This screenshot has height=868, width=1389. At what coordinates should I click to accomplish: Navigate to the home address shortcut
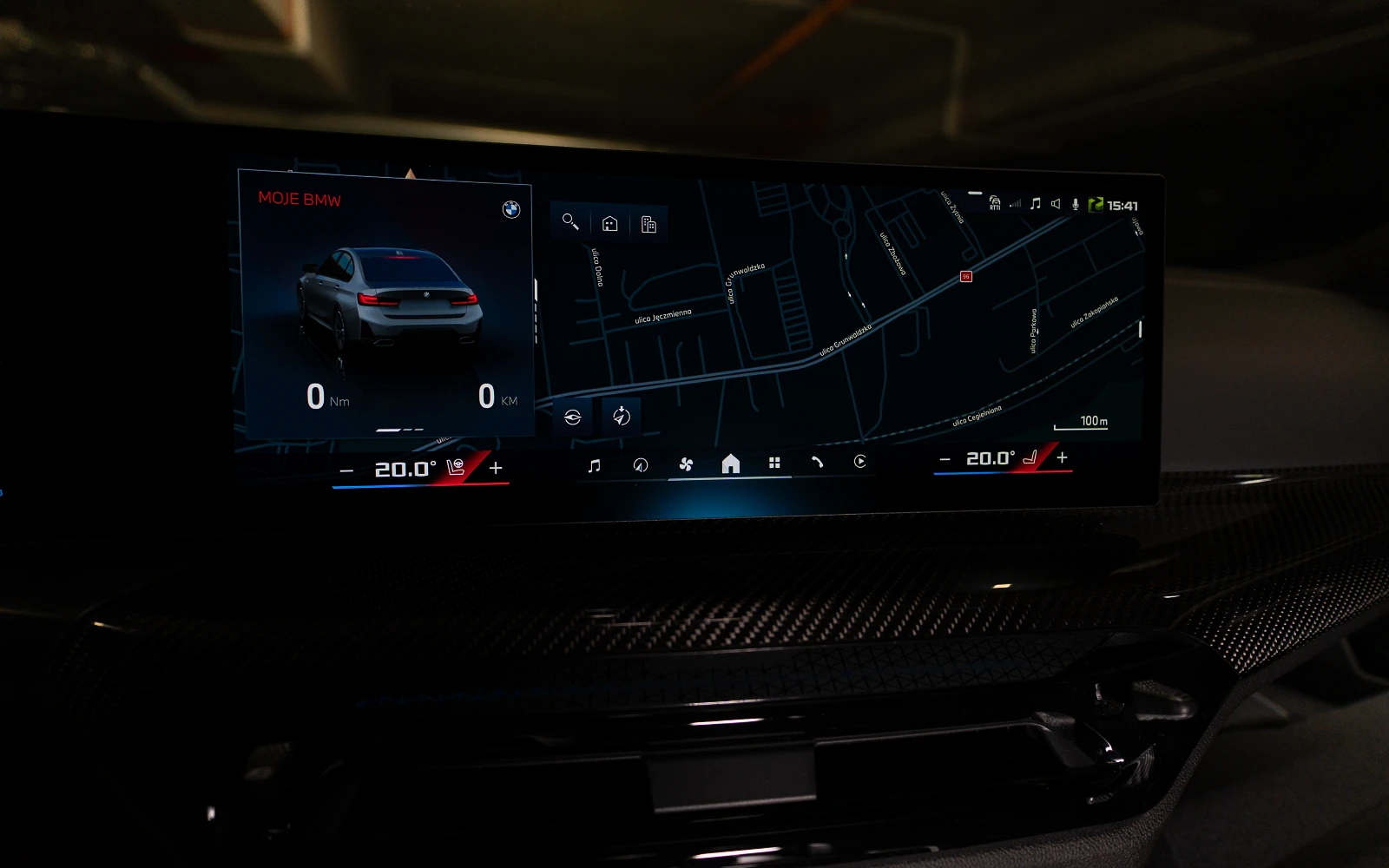click(609, 224)
